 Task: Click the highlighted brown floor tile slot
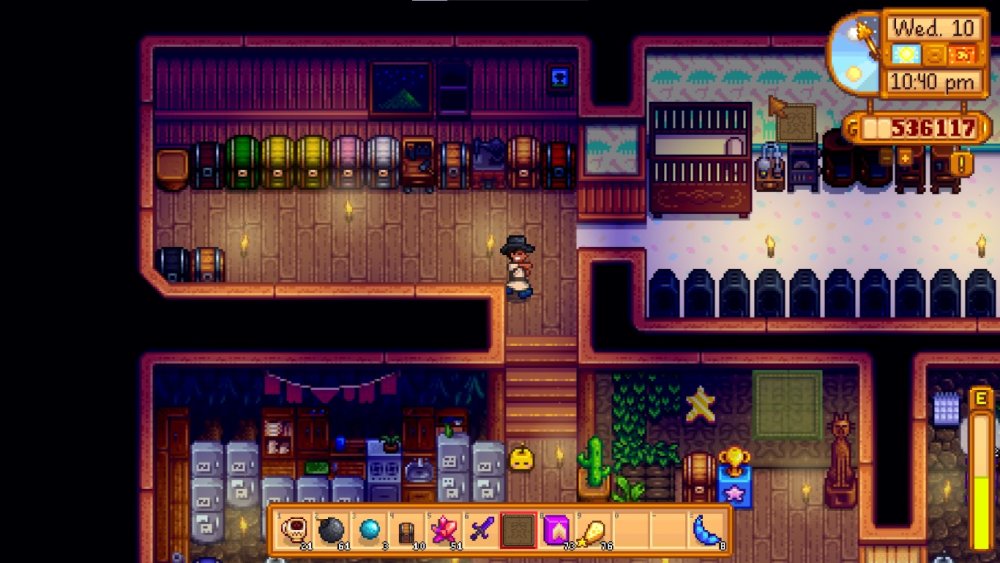(519, 529)
